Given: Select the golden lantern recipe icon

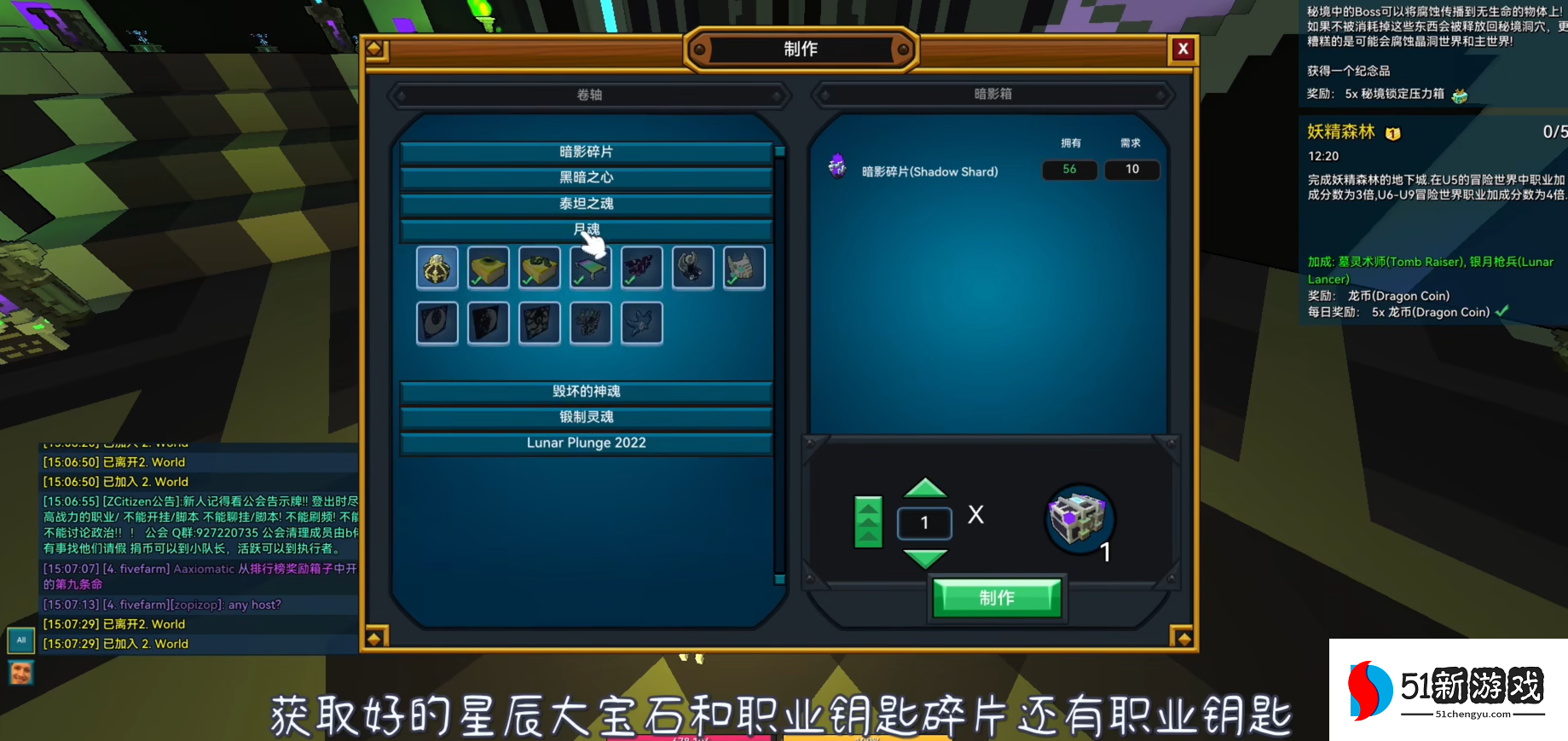Looking at the screenshot, I should point(437,267).
